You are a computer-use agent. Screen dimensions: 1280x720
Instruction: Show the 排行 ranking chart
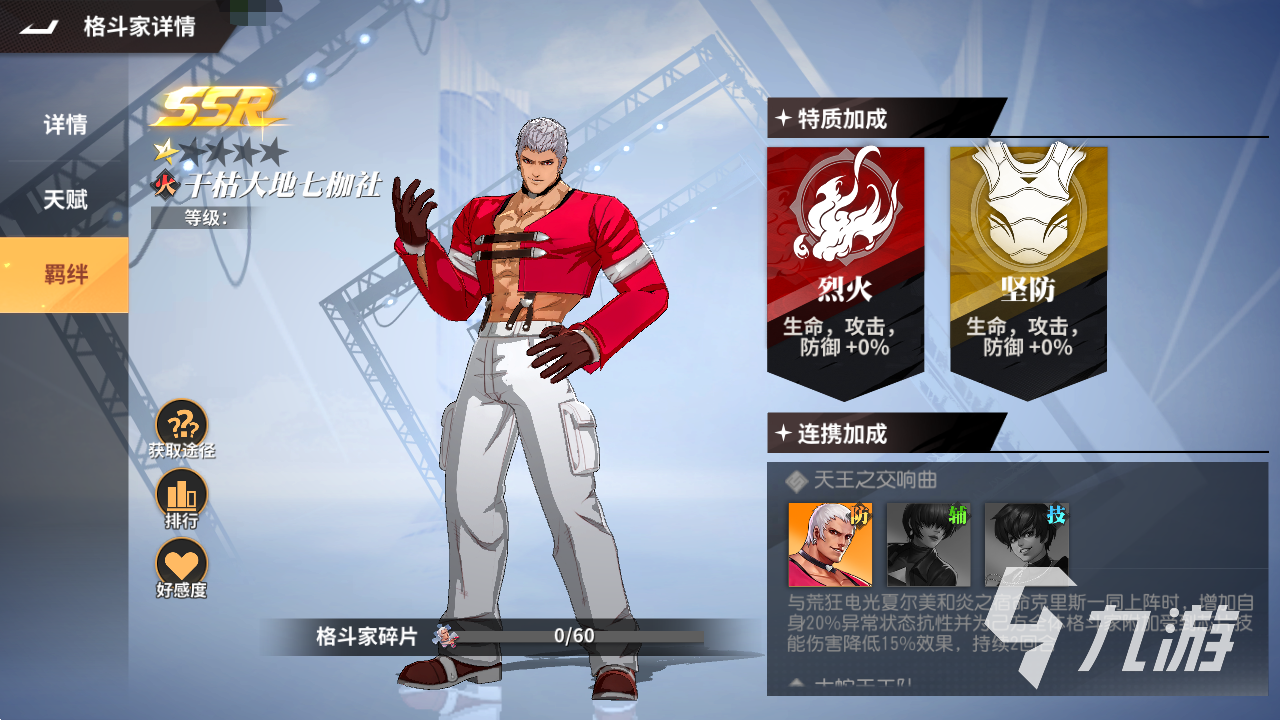pos(182,494)
